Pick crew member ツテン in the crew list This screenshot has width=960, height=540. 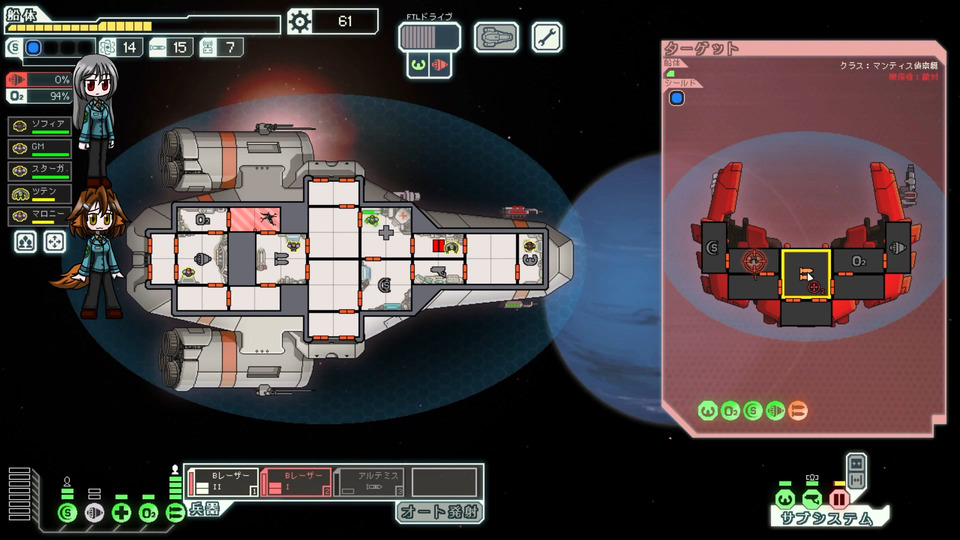point(40,193)
